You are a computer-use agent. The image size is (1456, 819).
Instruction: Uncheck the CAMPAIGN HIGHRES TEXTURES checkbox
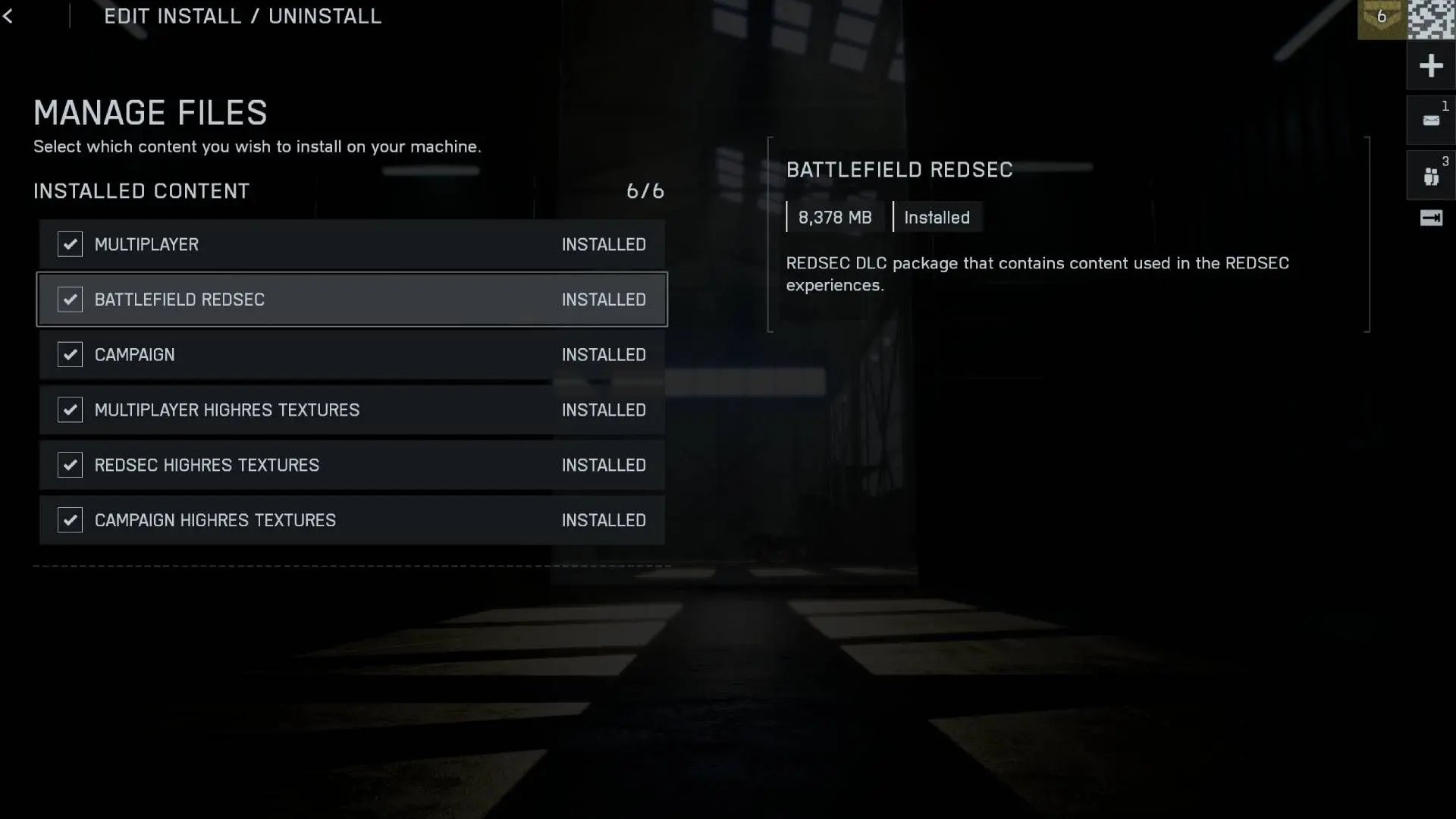(x=70, y=520)
